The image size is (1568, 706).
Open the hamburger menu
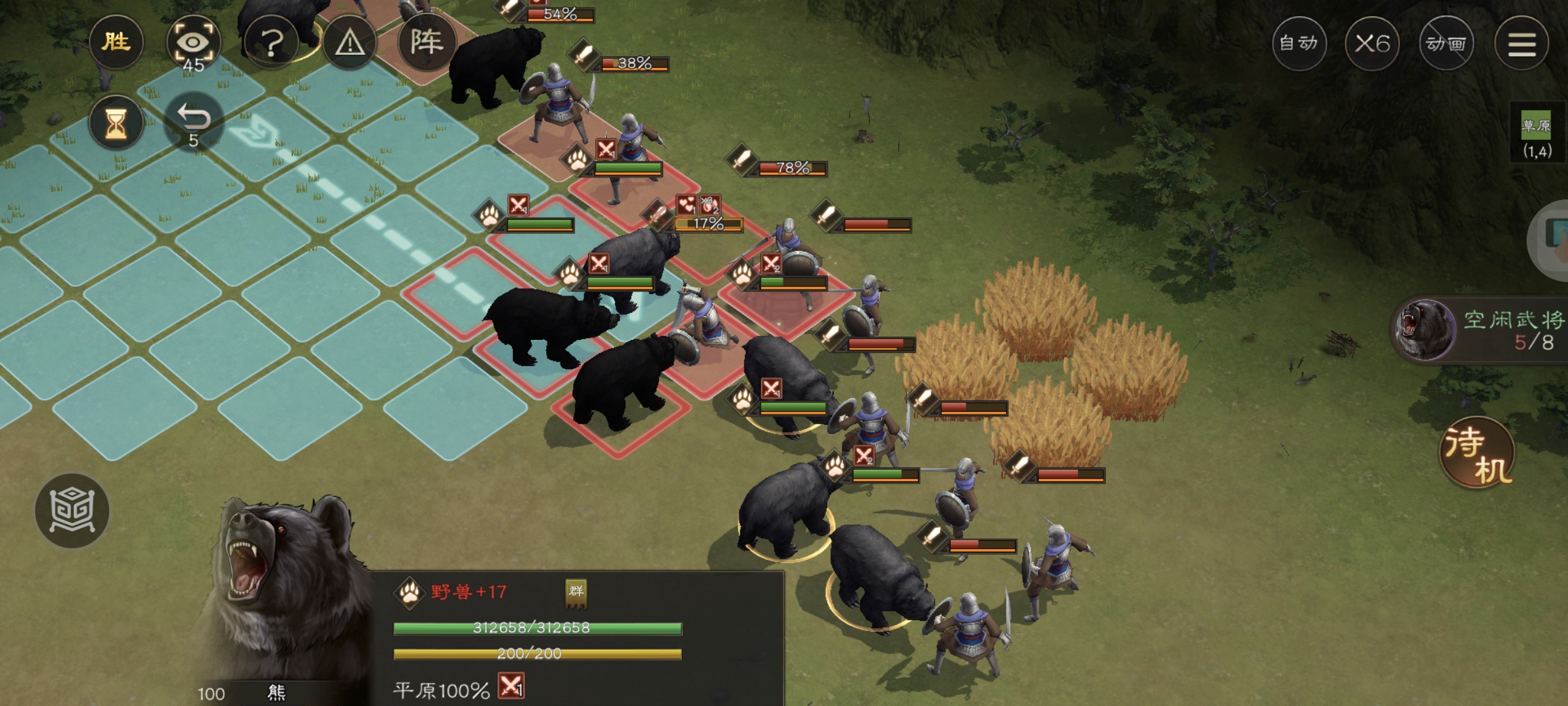[x=1522, y=44]
